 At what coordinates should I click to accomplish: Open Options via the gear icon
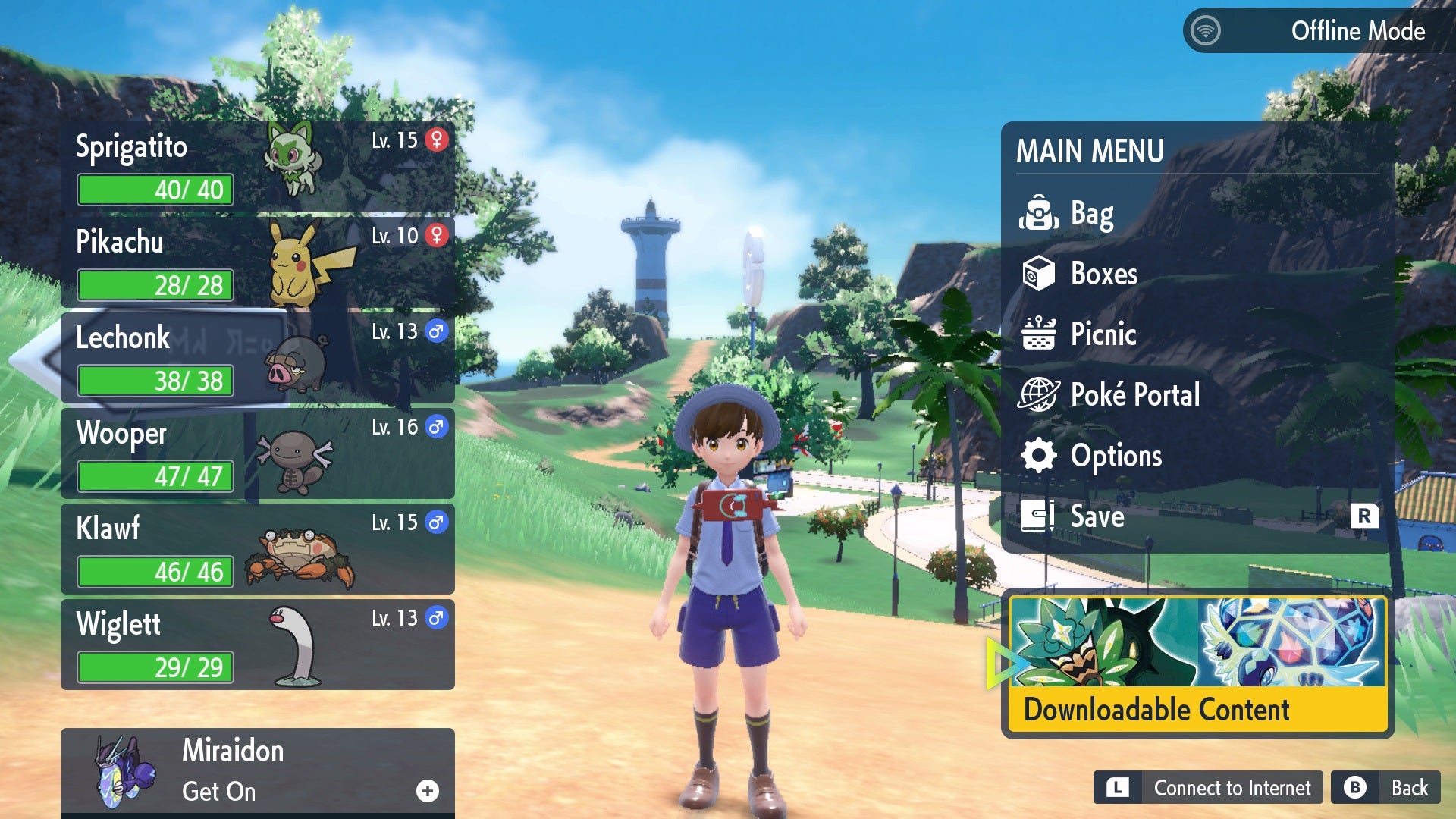(1039, 456)
